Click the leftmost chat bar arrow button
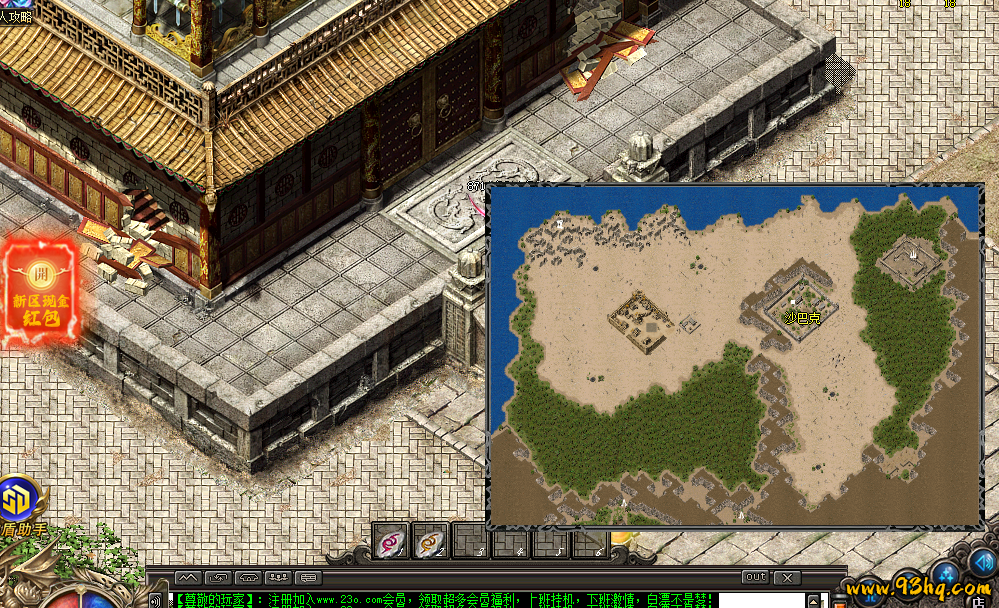Viewport: 999px width, 608px height. [187, 577]
